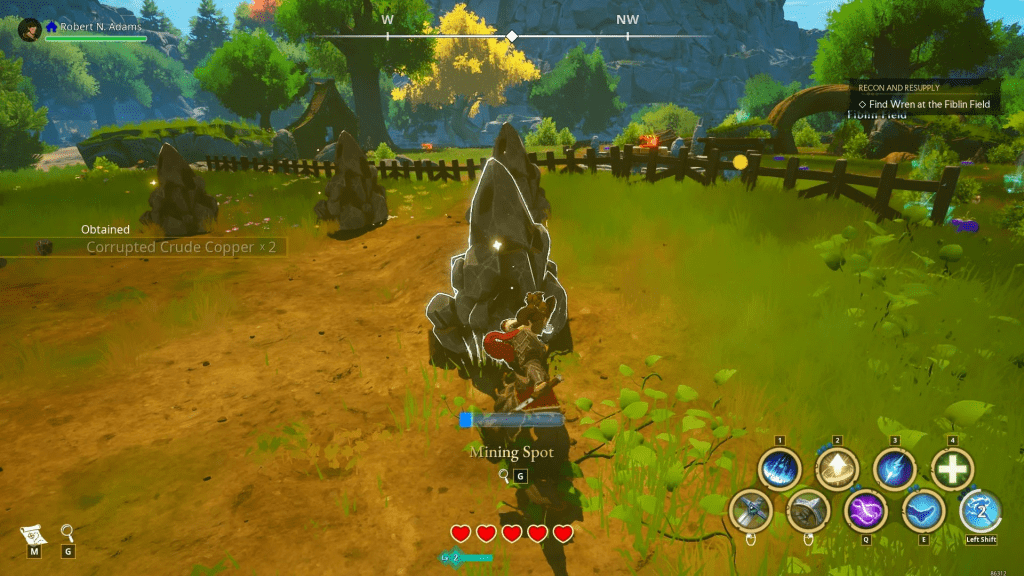Open the map scroll icon
1024x576 pixels.
point(33,533)
